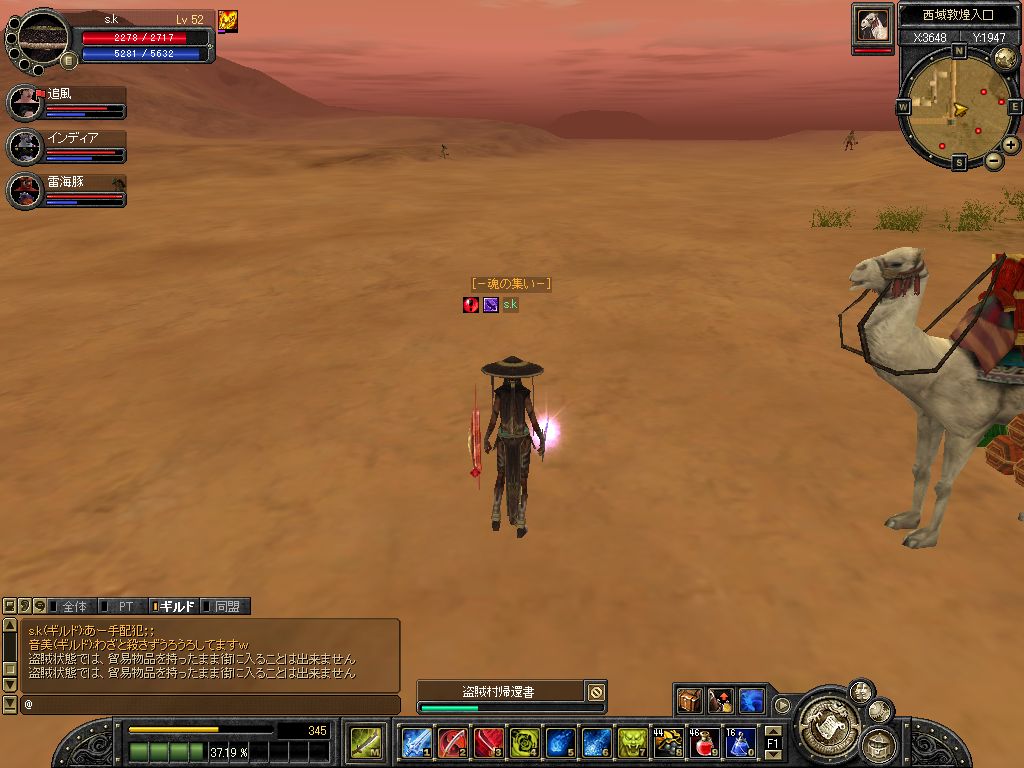This screenshot has height=768, width=1024.
Task: Zoom in the minimap with plus button
Action: 1011,145
